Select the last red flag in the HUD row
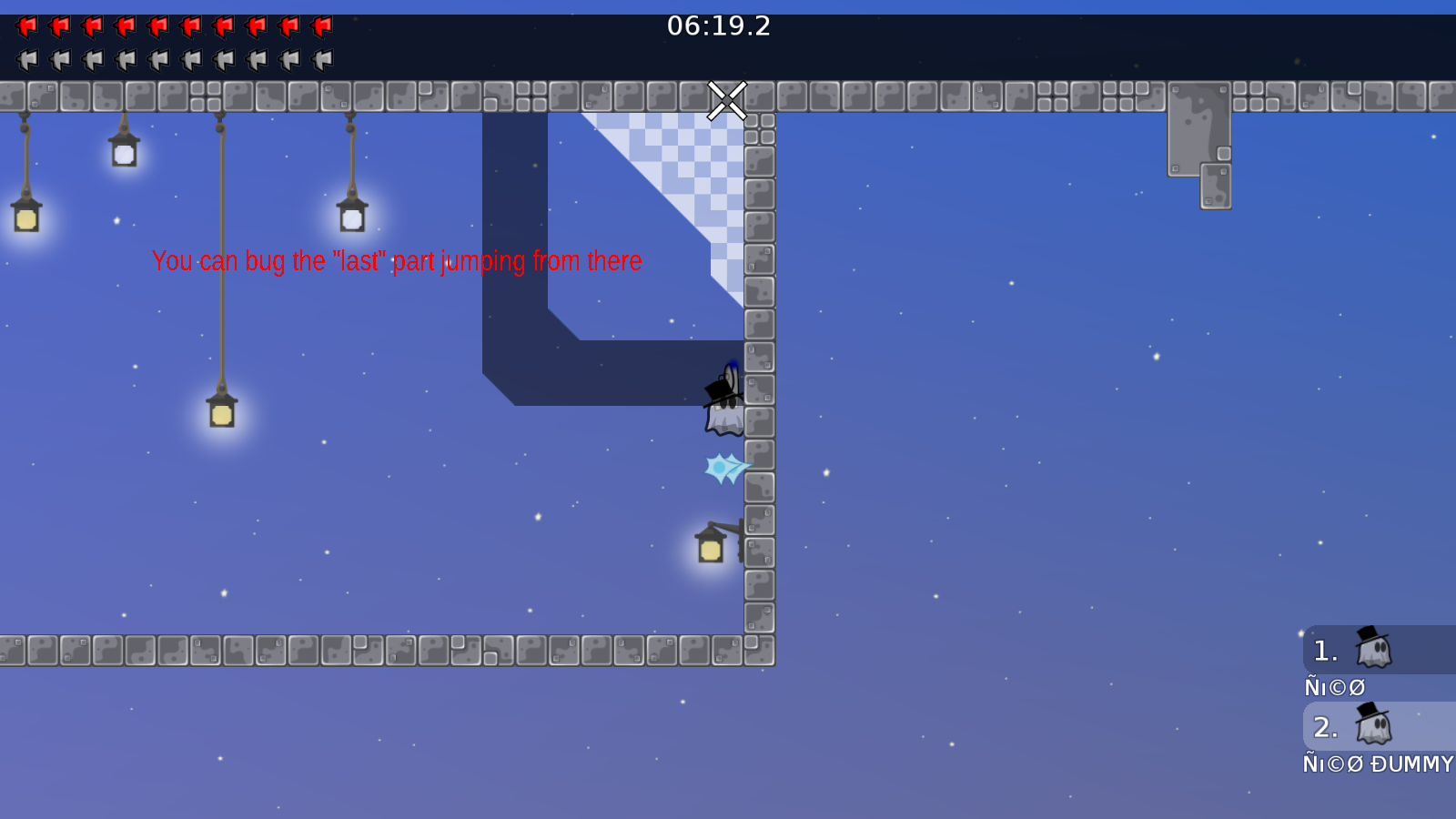Screen dimensions: 1456x819 click(x=323, y=25)
